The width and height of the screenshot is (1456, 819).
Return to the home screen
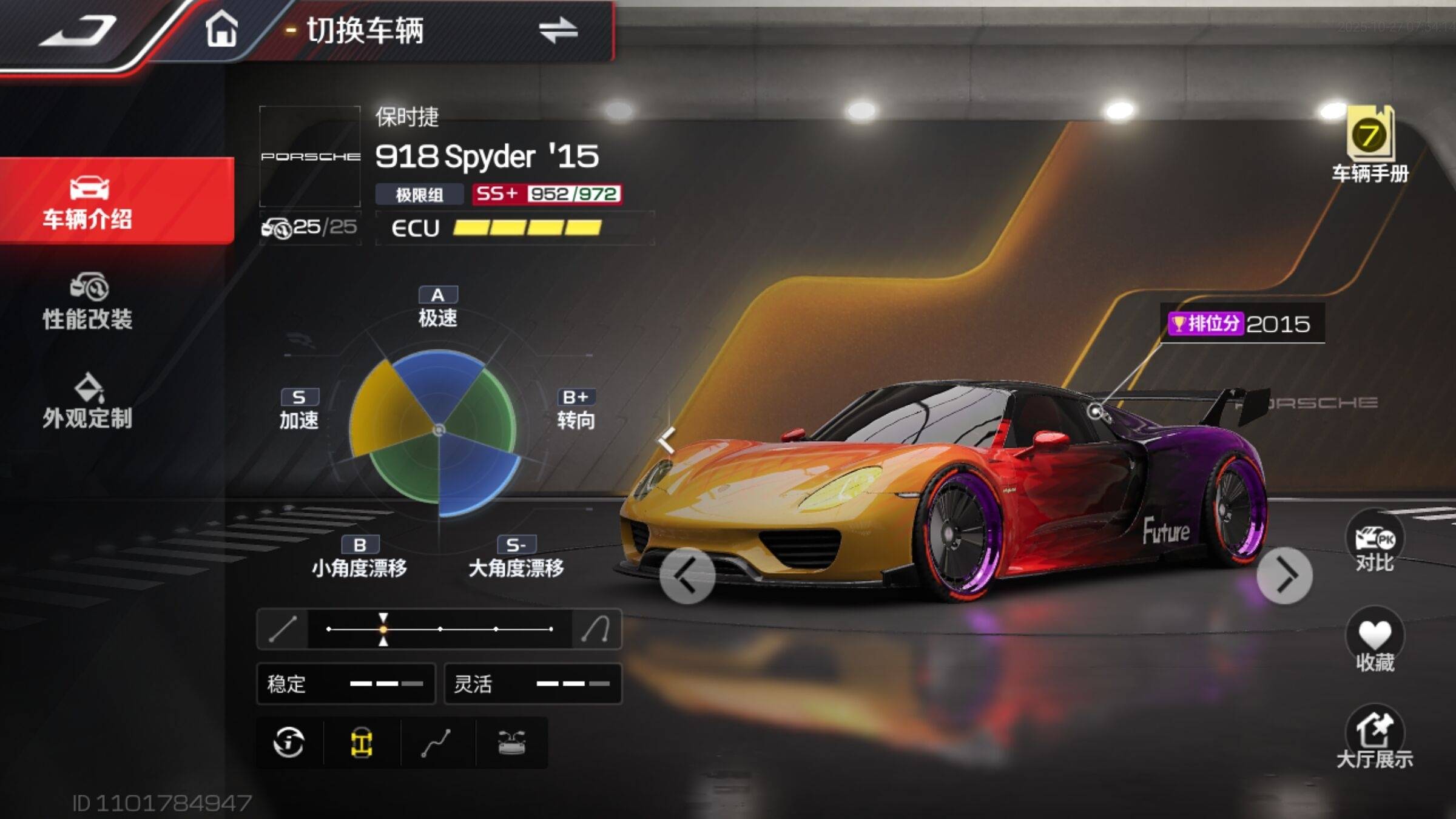coord(221,29)
